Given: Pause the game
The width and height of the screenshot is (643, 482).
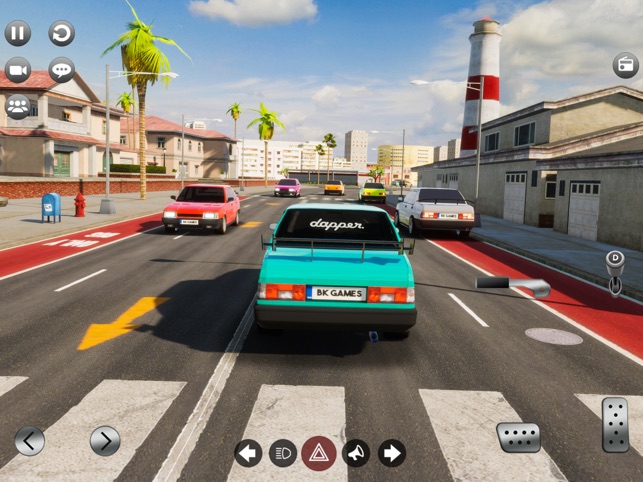Looking at the screenshot, I should [18, 33].
